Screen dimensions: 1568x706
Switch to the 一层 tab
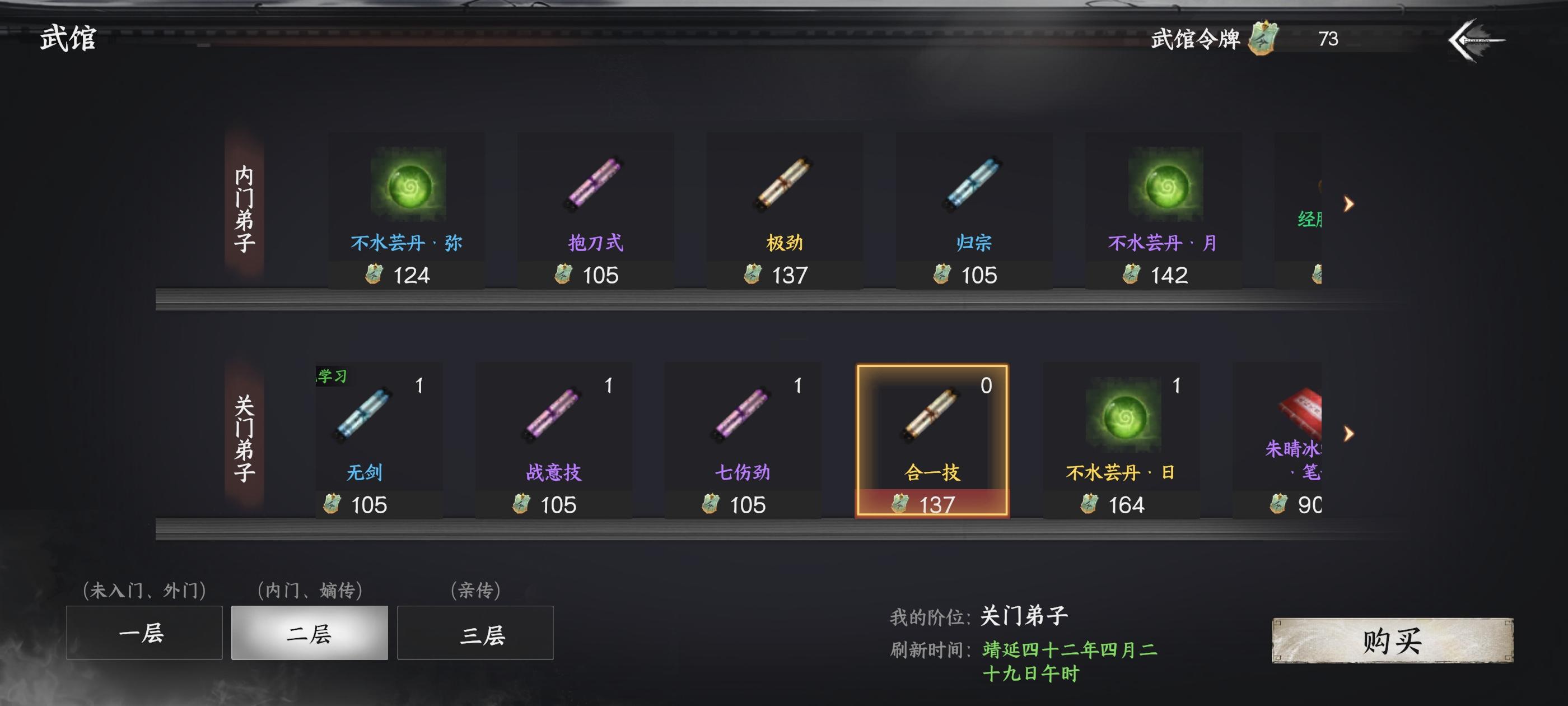click(x=144, y=634)
